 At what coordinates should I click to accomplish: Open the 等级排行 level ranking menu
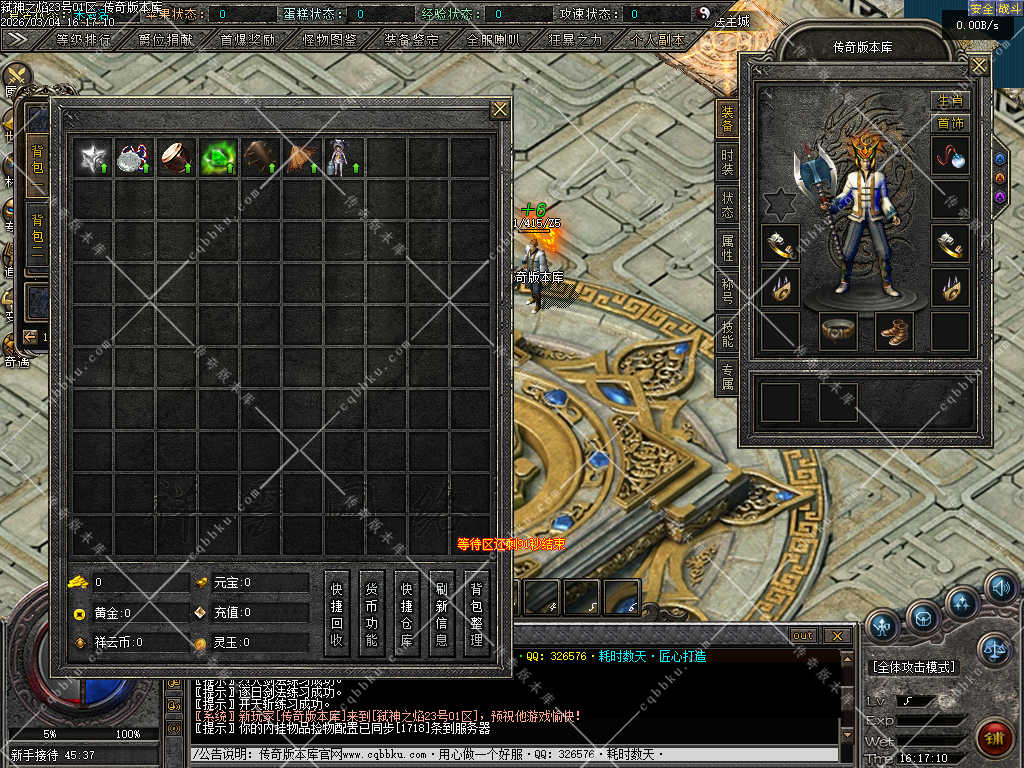point(84,41)
